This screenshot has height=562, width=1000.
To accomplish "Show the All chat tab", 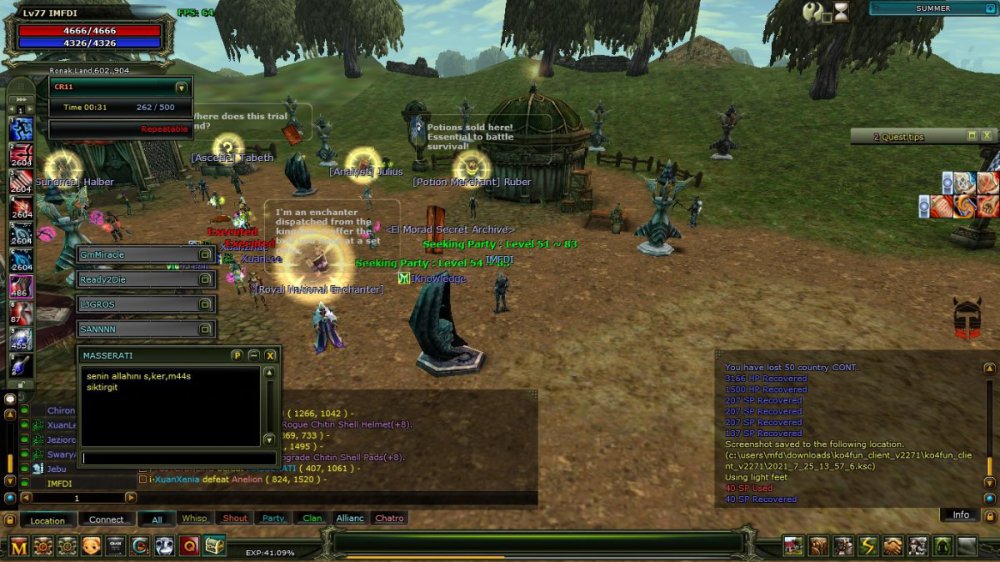I will pyautogui.click(x=157, y=519).
